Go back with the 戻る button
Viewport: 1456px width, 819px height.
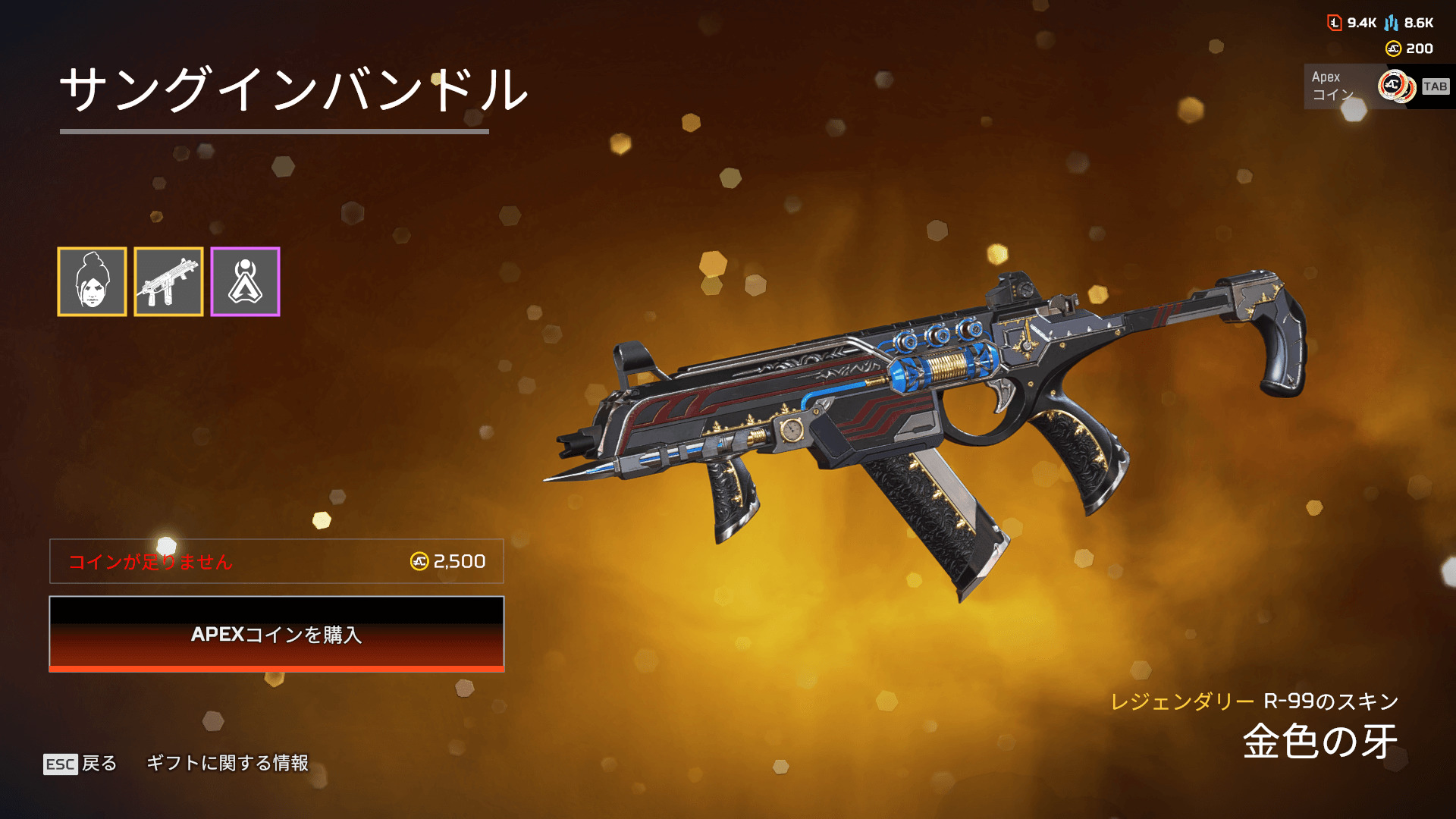(x=81, y=763)
